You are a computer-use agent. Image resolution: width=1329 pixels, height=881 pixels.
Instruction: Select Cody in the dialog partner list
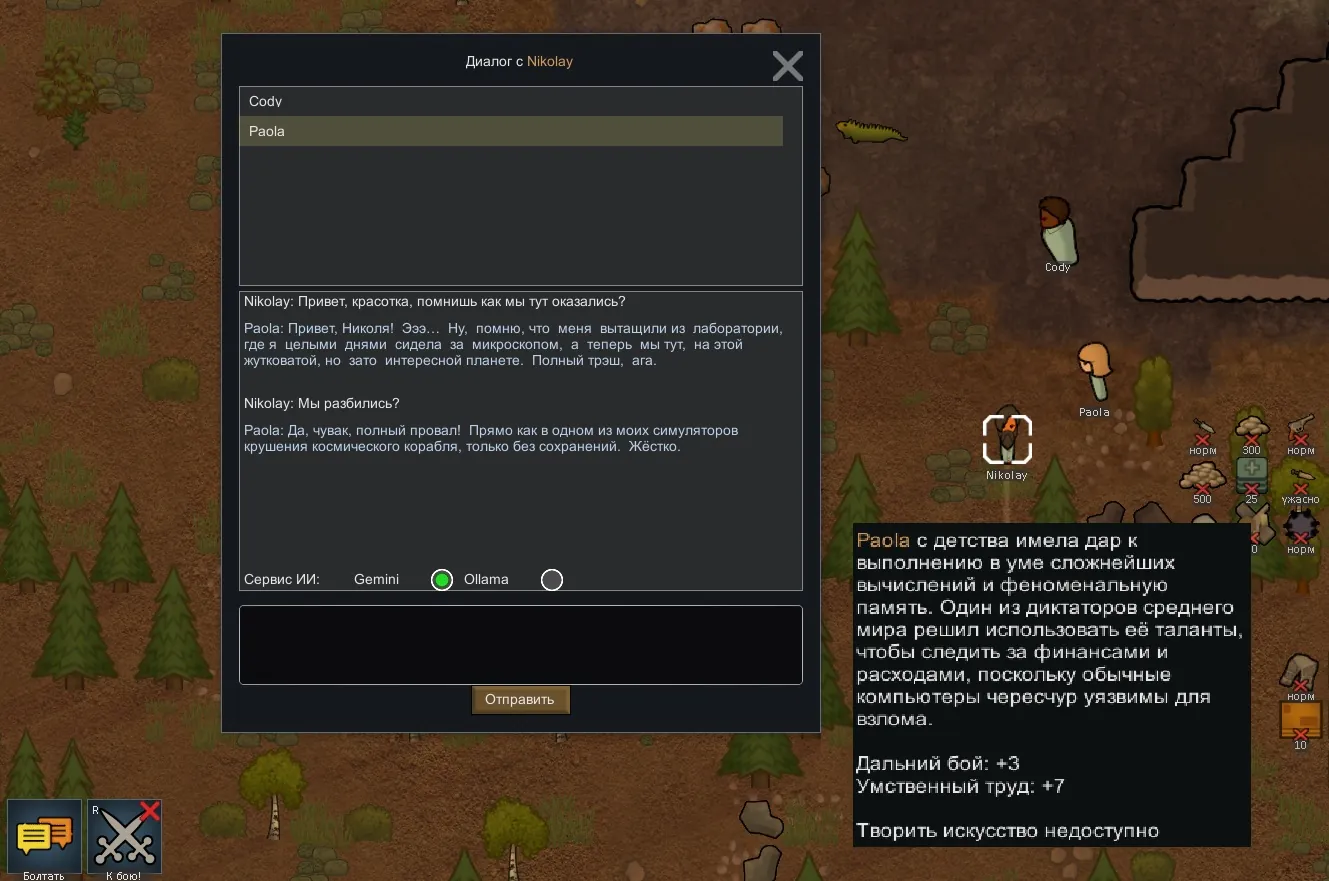(510, 101)
